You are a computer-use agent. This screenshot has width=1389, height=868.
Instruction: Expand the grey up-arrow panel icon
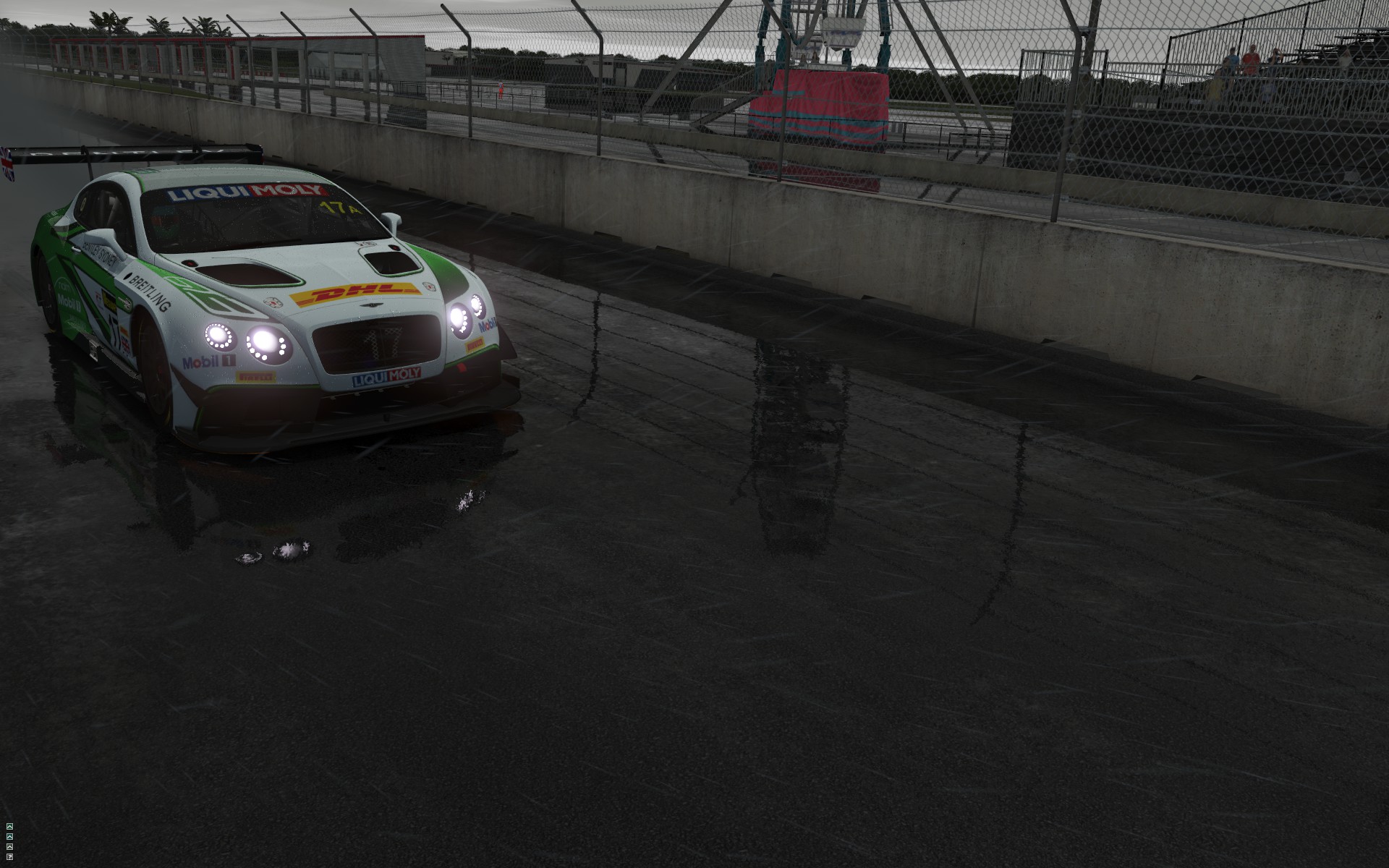[x=9, y=846]
